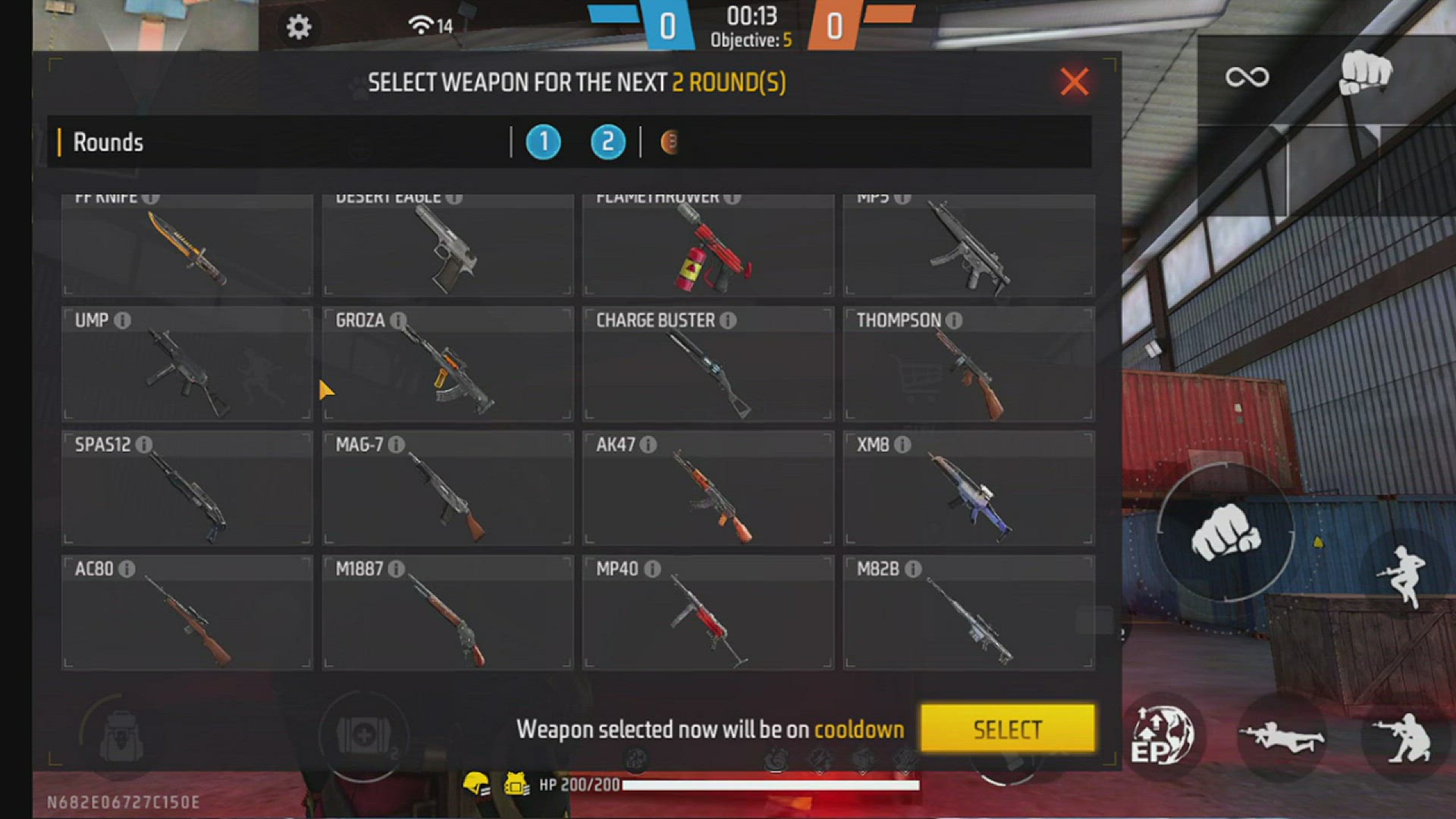Select the Charge Buster shotgun tile
Image resolution: width=1456 pixels, height=819 pixels.
coord(708,364)
